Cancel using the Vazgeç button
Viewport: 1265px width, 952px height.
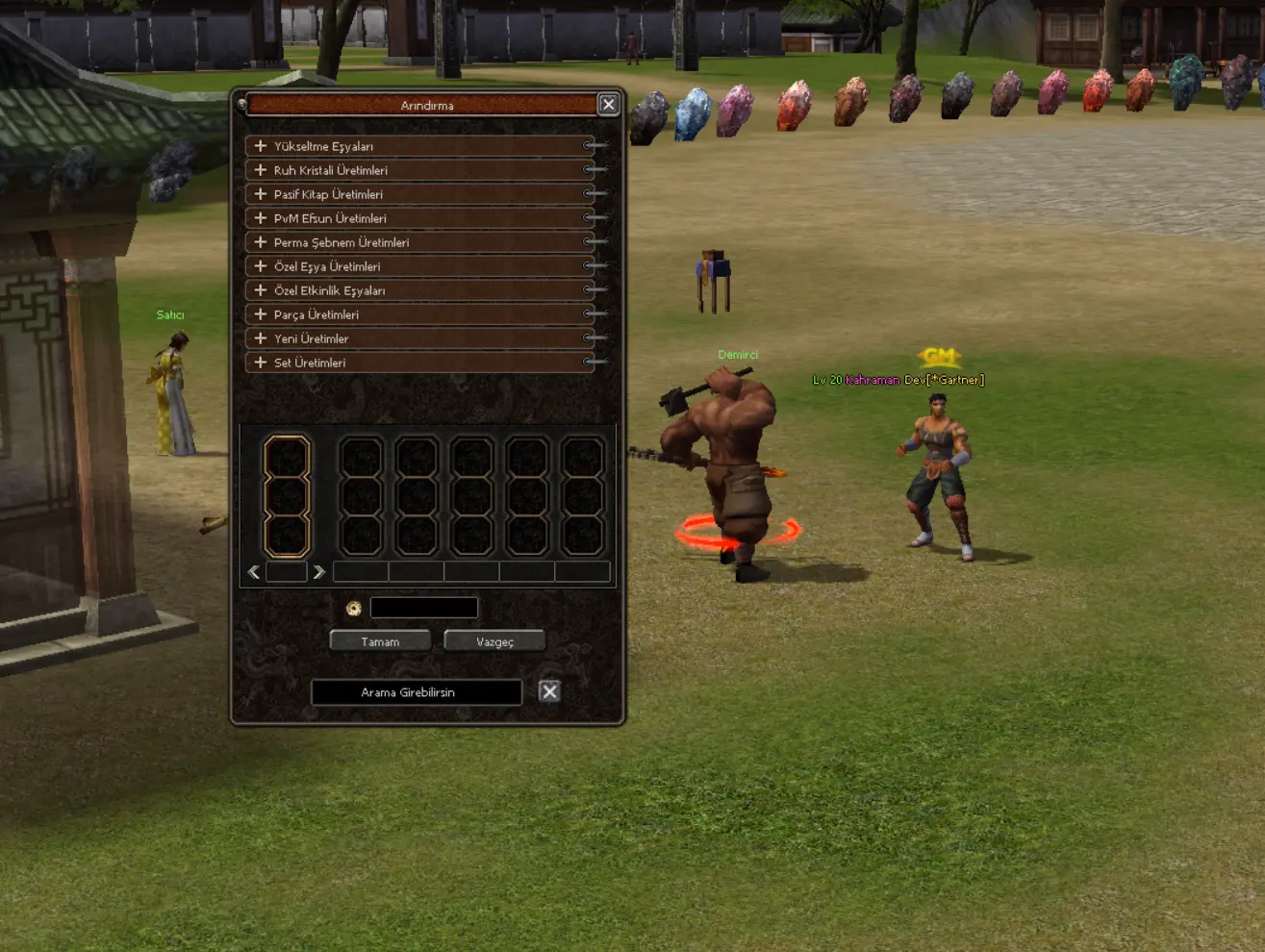pyautogui.click(x=494, y=641)
